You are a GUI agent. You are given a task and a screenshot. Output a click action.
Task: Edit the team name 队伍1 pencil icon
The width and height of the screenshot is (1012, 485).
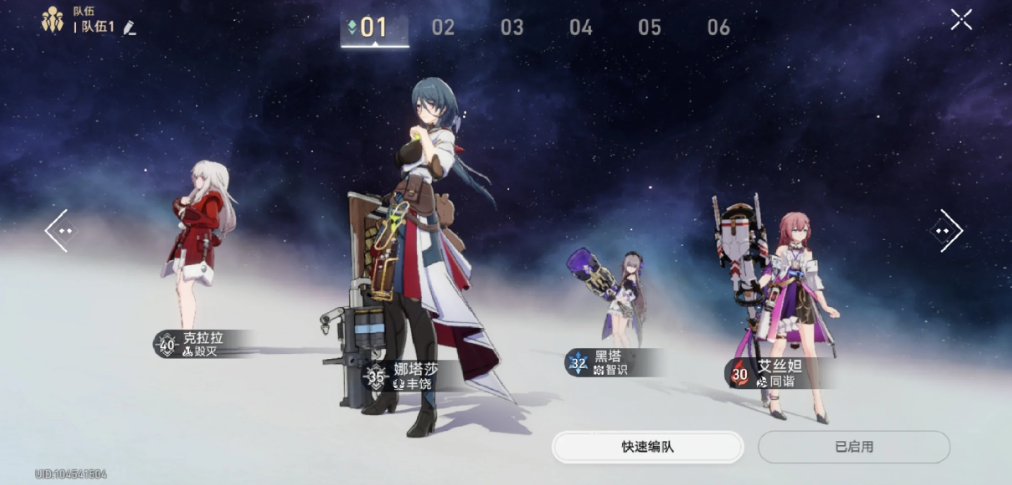pyautogui.click(x=129, y=27)
